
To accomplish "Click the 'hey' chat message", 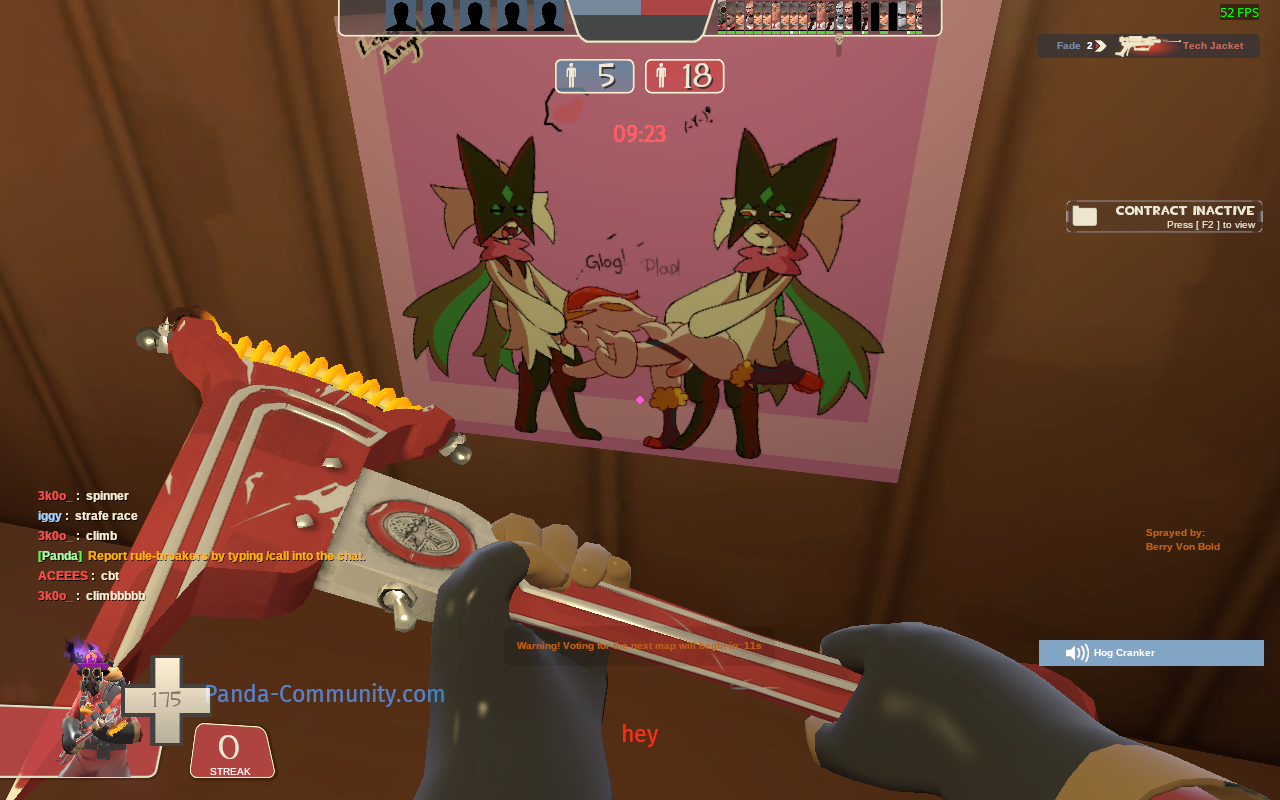I will point(639,733).
